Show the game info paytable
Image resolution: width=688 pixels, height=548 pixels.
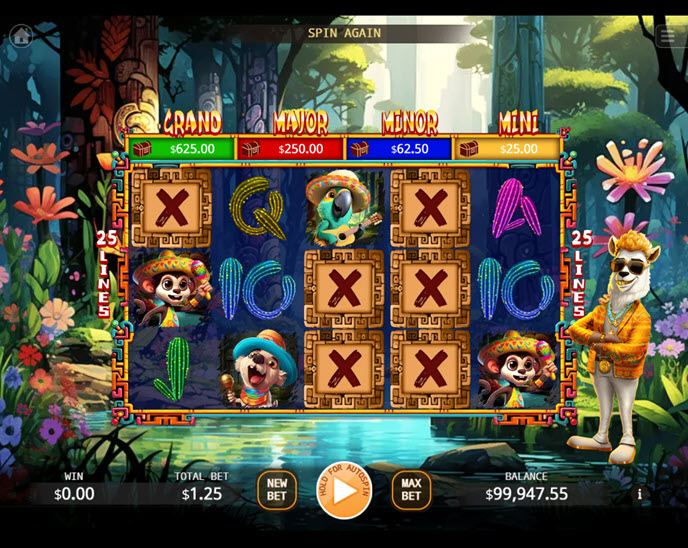click(x=639, y=494)
